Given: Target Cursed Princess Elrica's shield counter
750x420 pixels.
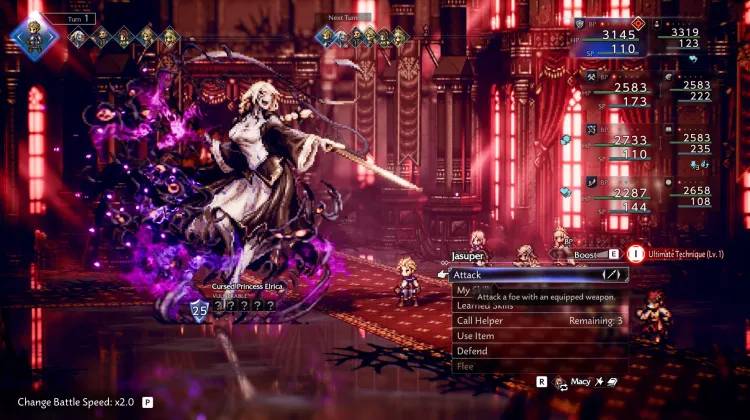Looking at the screenshot, I should [198, 311].
